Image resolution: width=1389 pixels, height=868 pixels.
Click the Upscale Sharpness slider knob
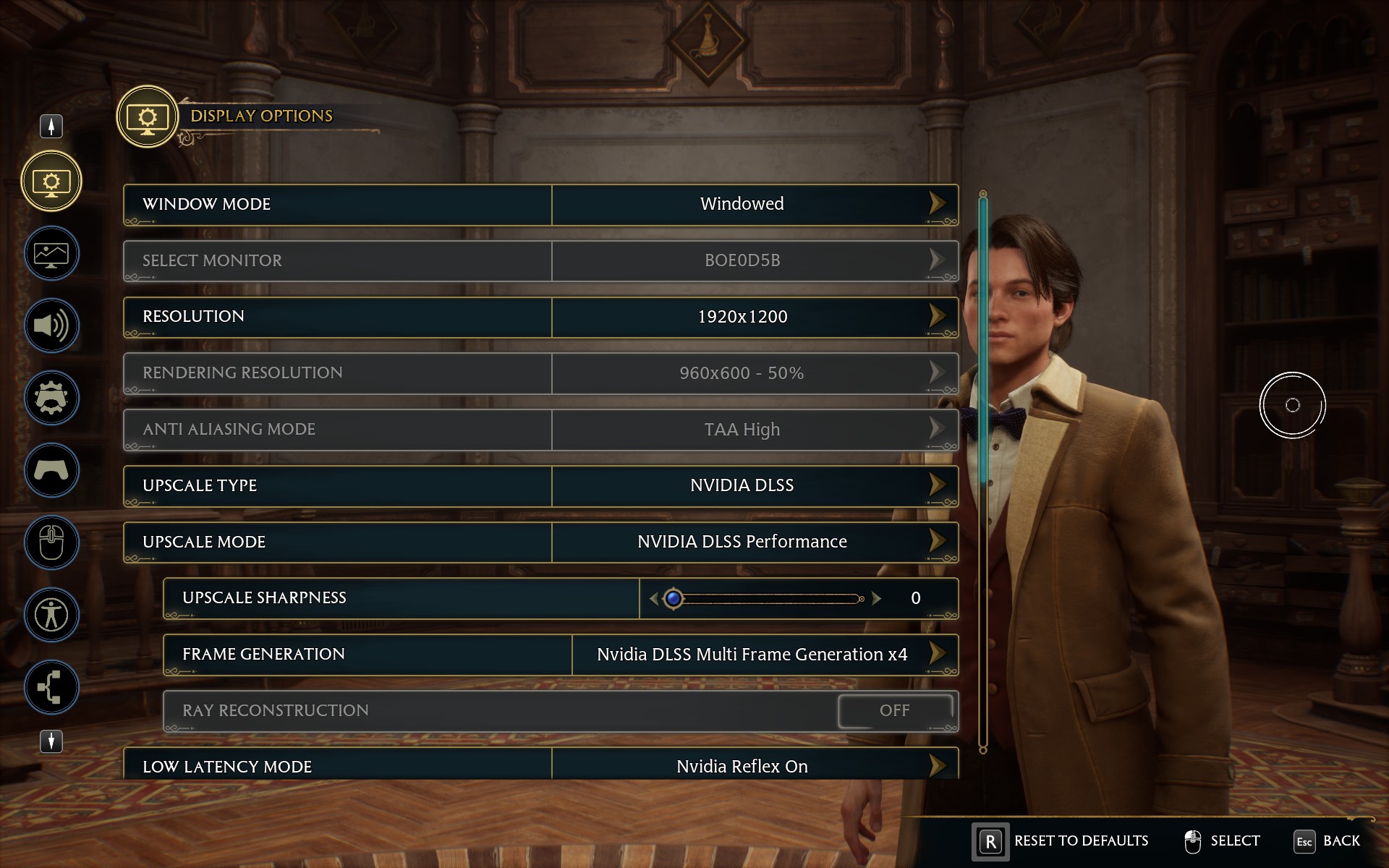coord(674,598)
